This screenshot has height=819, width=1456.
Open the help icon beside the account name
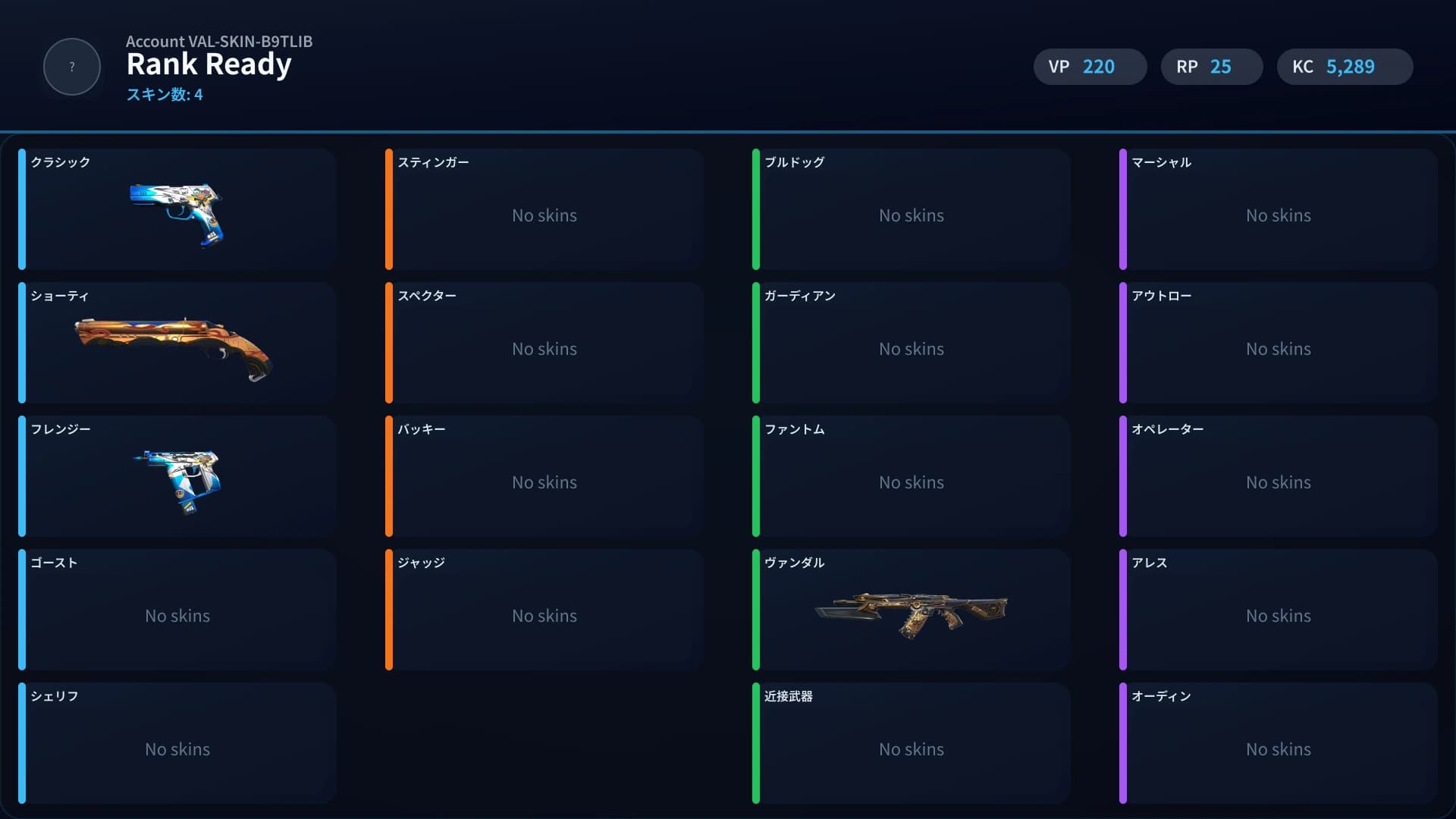71,67
